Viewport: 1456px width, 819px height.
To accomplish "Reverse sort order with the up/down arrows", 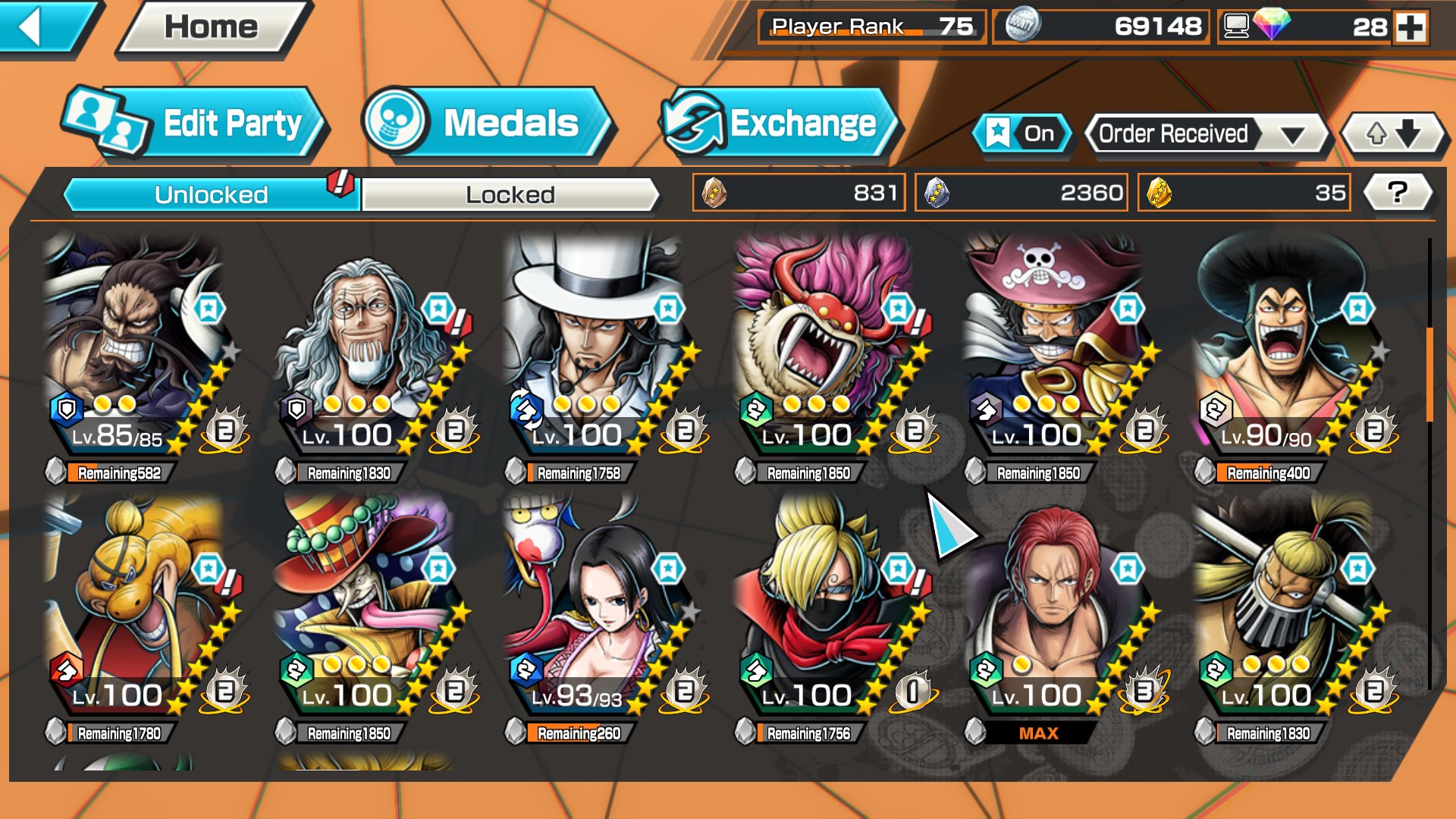I will coord(1392,134).
